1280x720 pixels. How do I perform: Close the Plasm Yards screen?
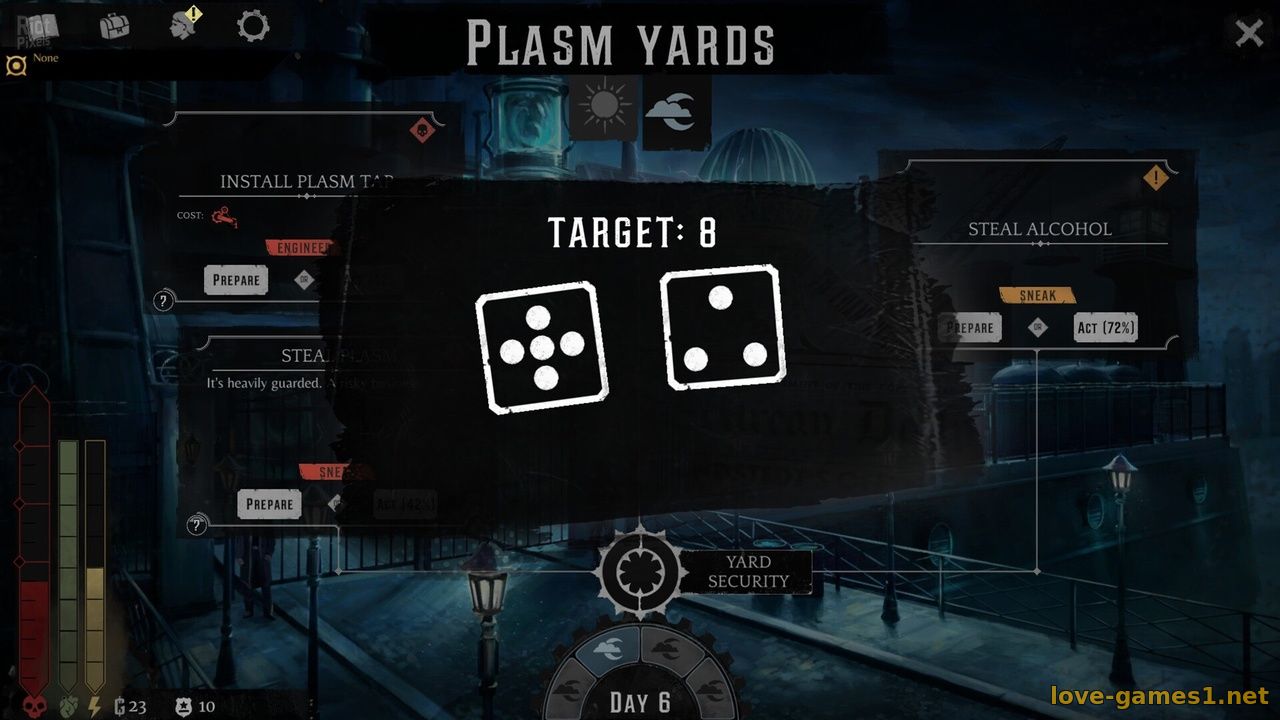(1249, 33)
